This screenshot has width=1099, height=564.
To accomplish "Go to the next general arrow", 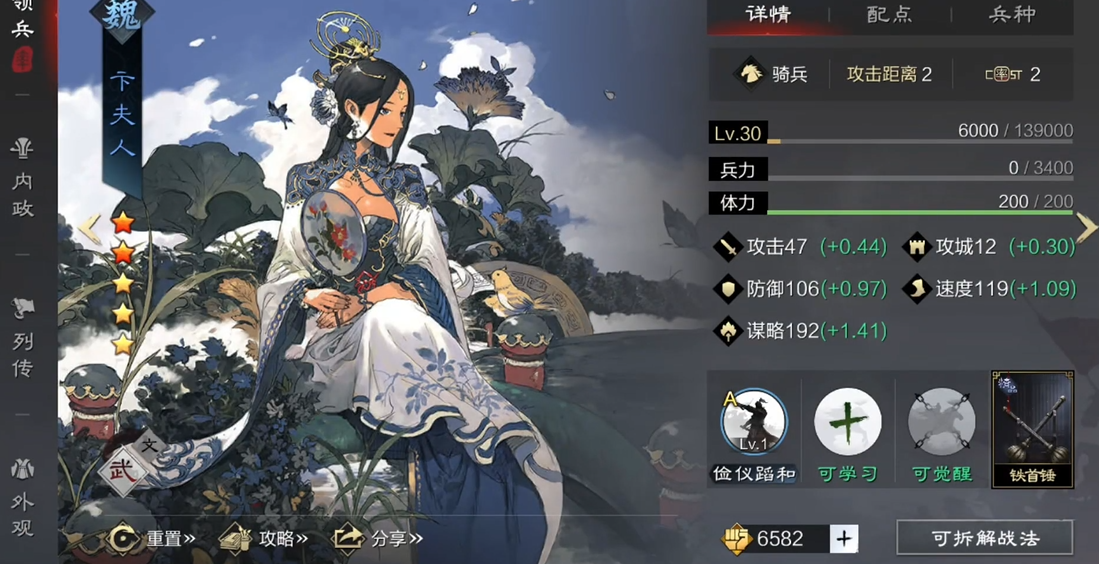I will coord(1086,228).
